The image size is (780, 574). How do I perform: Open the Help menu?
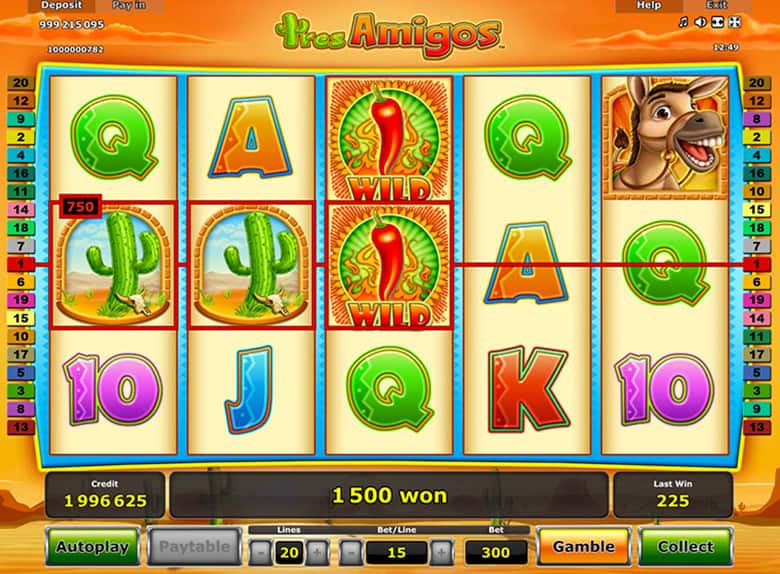click(x=649, y=5)
